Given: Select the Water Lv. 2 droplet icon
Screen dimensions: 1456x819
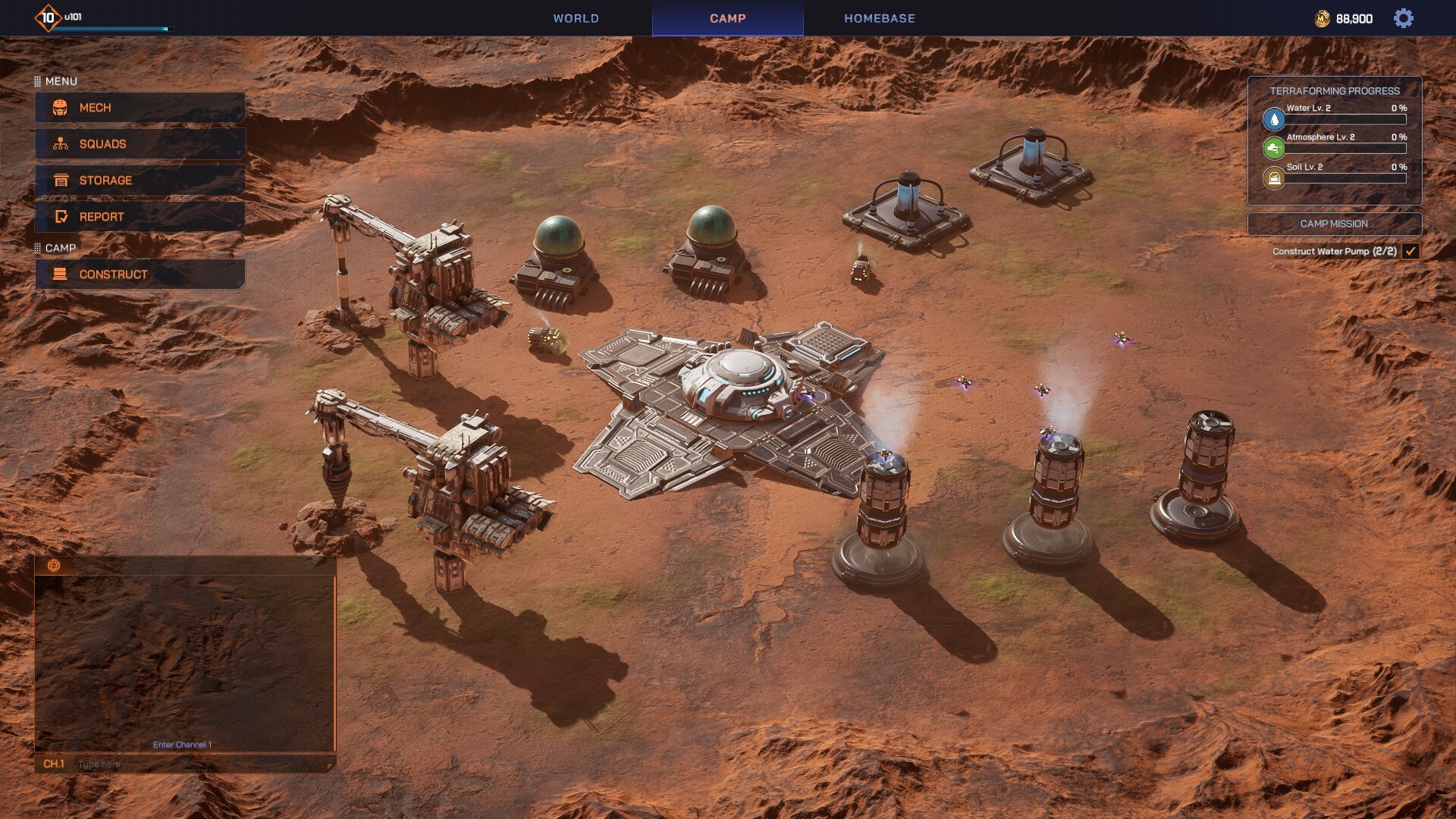Looking at the screenshot, I should (x=1274, y=119).
